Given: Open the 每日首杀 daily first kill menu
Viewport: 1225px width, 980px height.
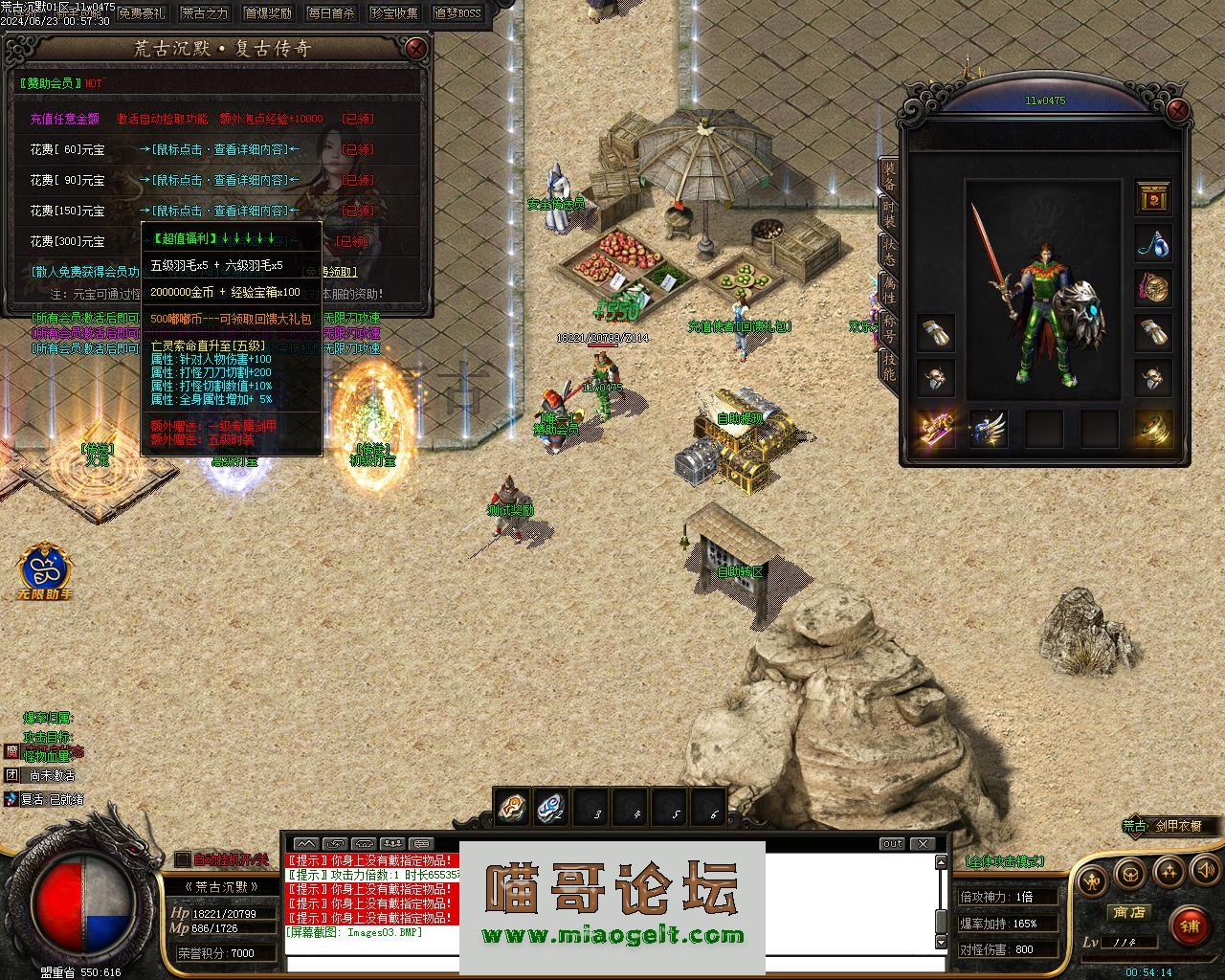Looking at the screenshot, I should pos(332,13).
